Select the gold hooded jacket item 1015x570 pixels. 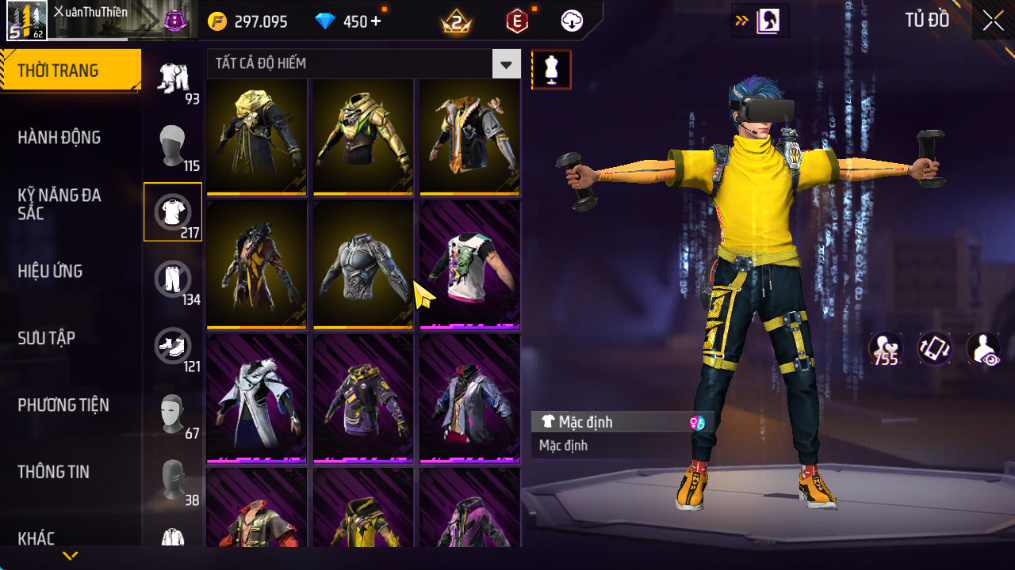[x=257, y=136]
